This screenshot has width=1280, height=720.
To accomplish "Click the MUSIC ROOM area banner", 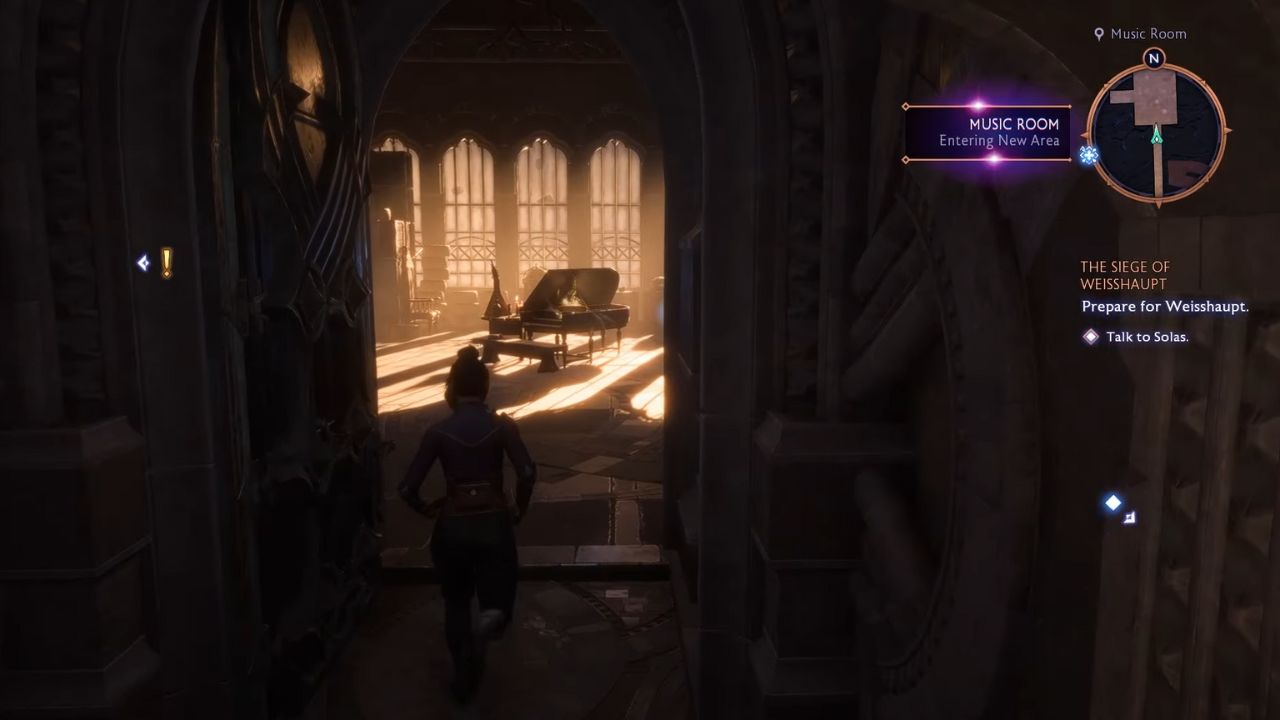I will 1011,124.
